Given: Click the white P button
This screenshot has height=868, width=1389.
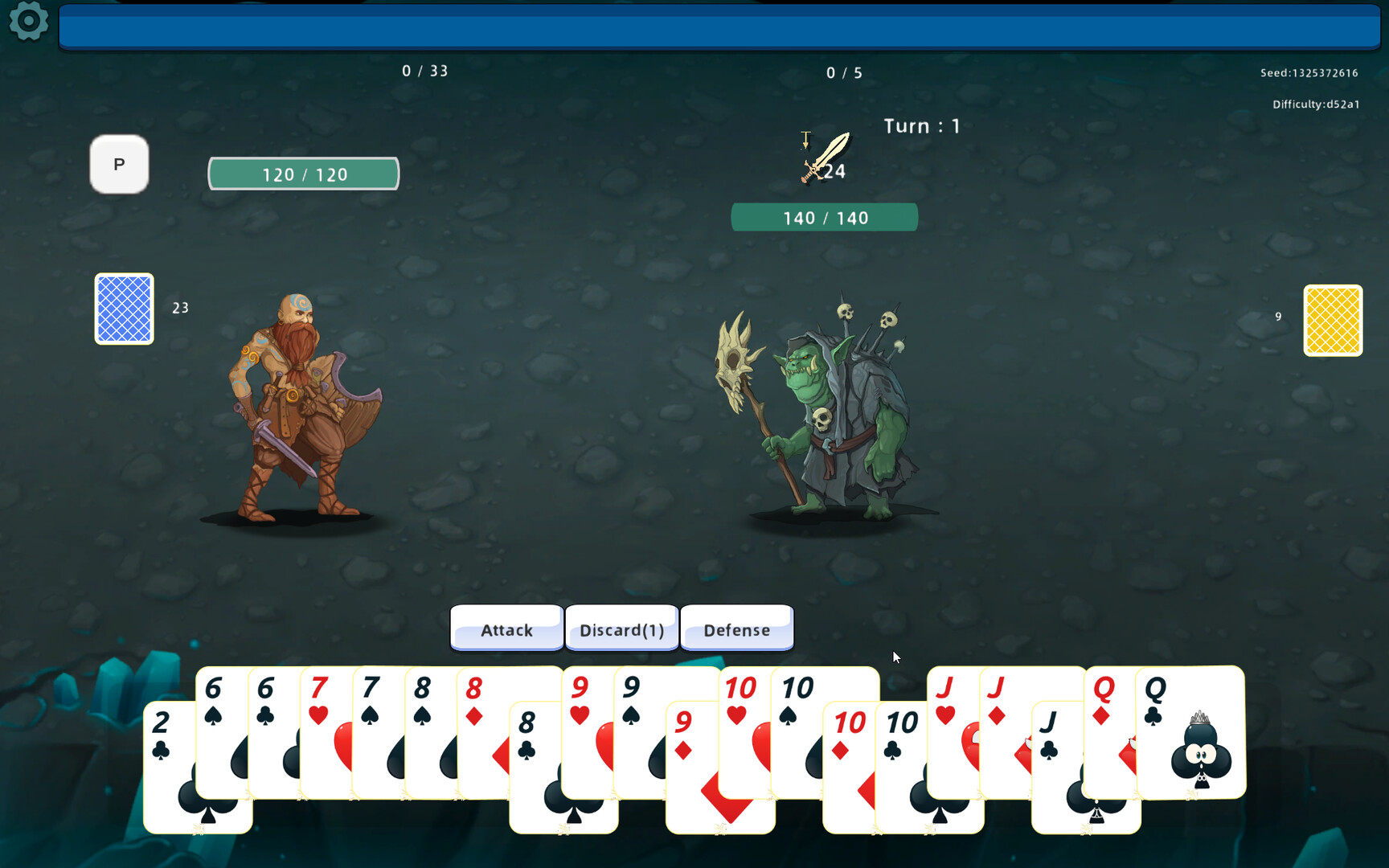Looking at the screenshot, I should (119, 165).
